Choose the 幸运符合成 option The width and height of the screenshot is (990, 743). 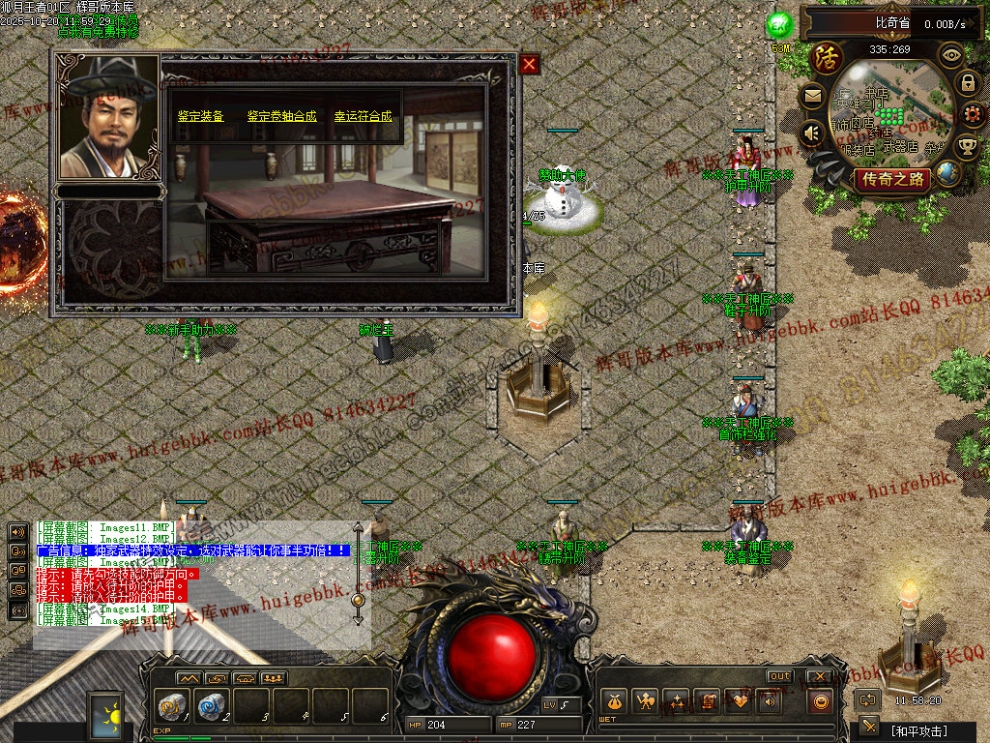tap(363, 116)
